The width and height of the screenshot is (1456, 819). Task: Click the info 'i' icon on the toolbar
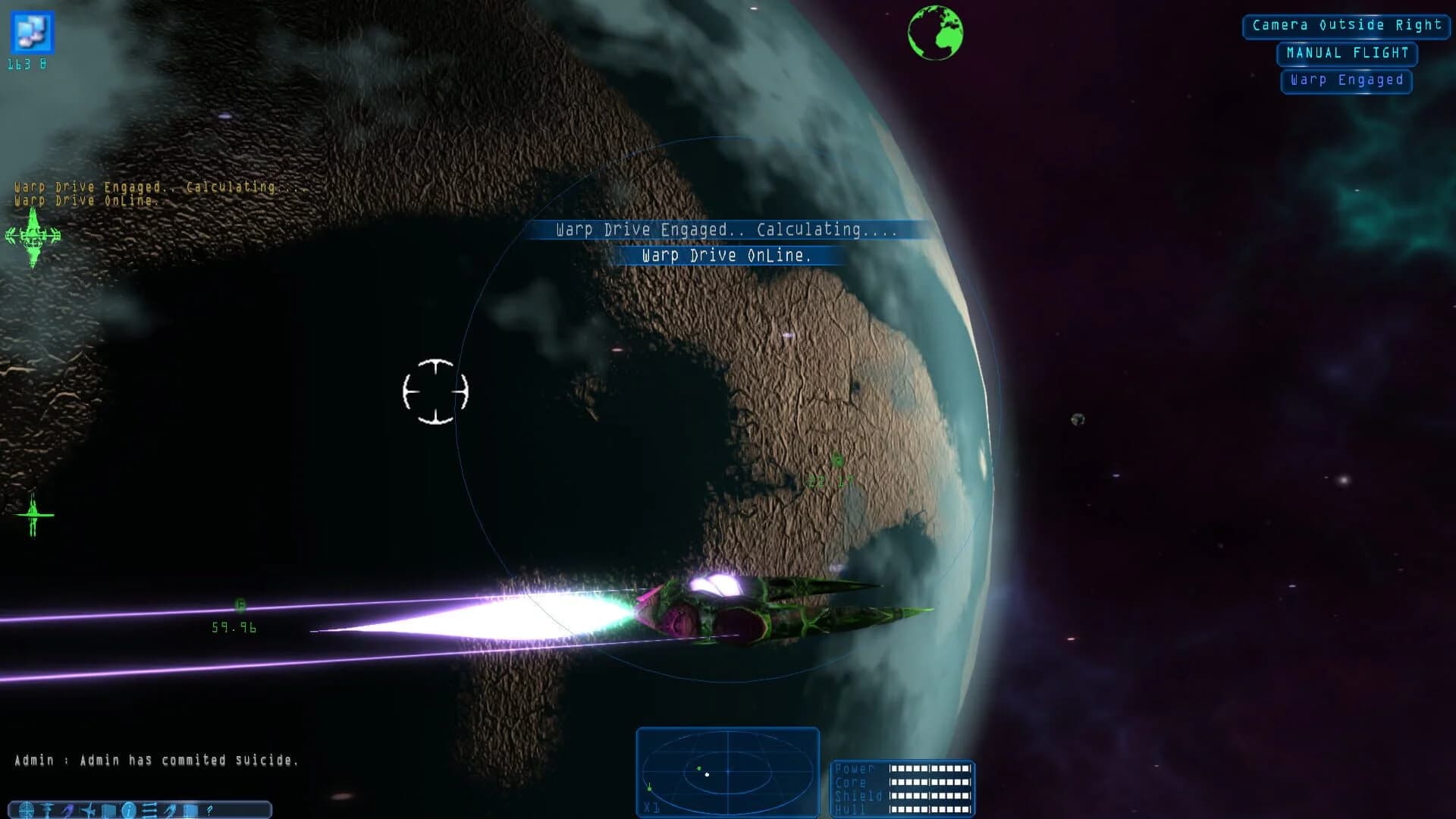click(x=129, y=810)
